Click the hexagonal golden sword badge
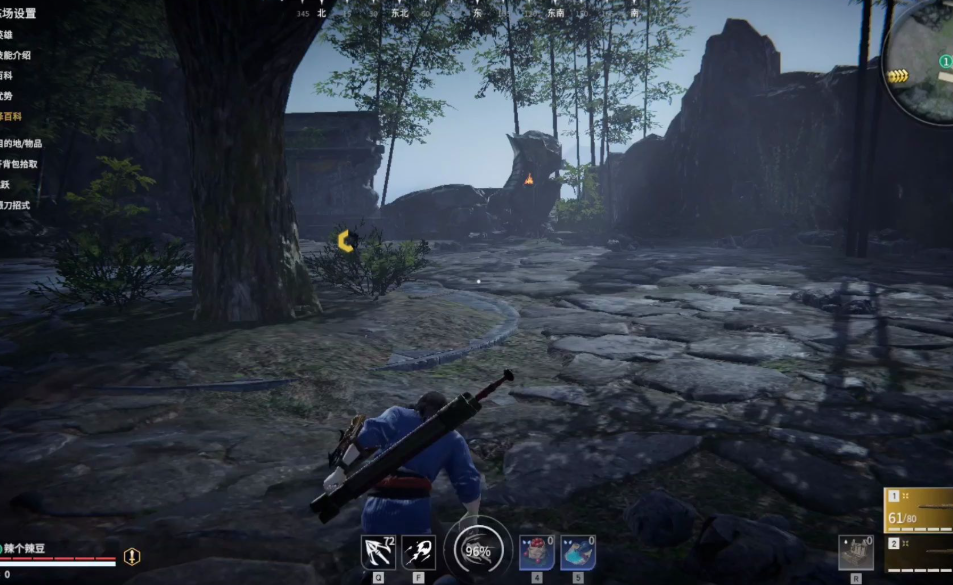Image resolution: width=953 pixels, height=585 pixels. pyautogui.click(x=132, y=556)
